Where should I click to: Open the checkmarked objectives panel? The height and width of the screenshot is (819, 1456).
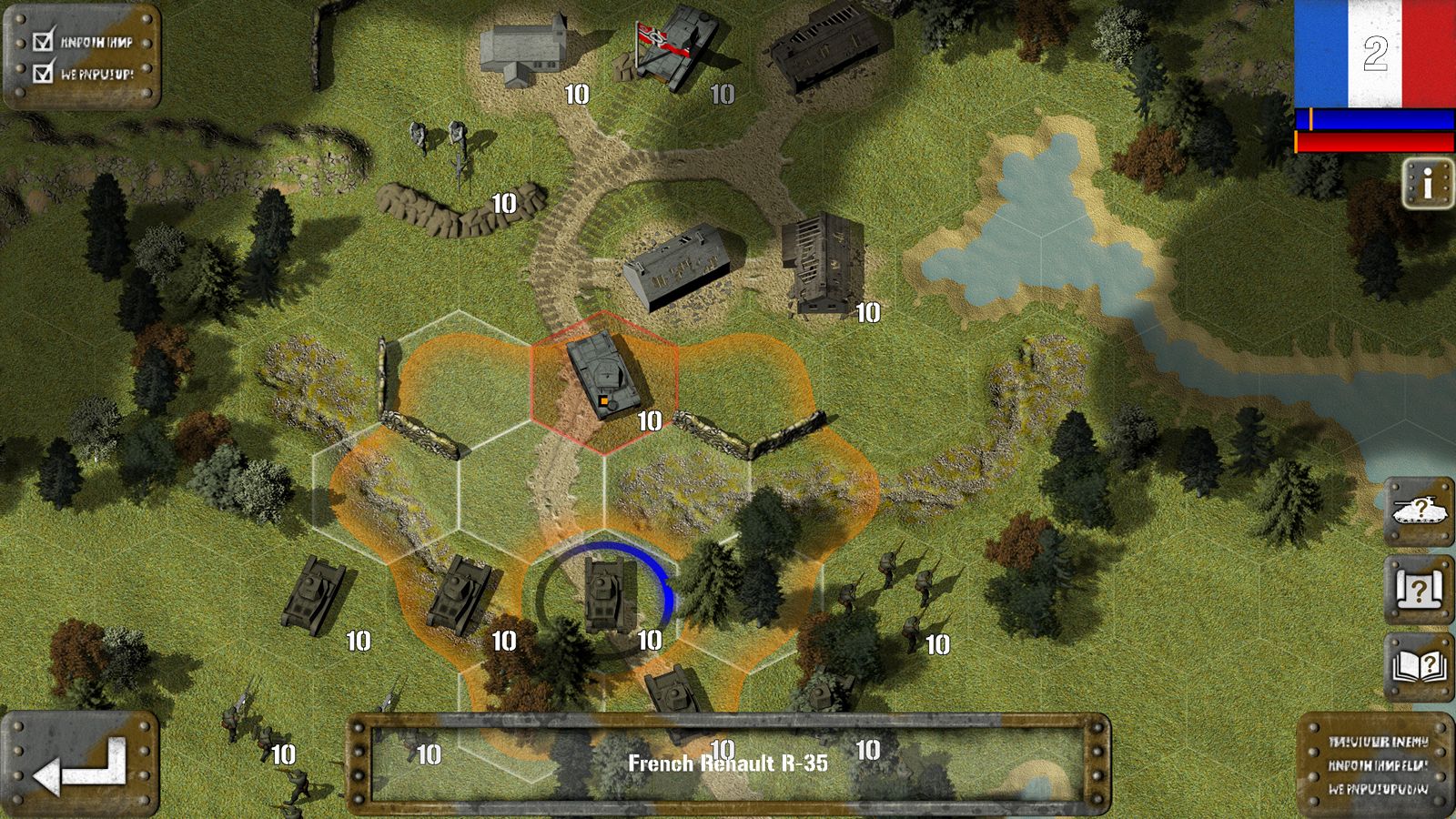tap(83, 56)
